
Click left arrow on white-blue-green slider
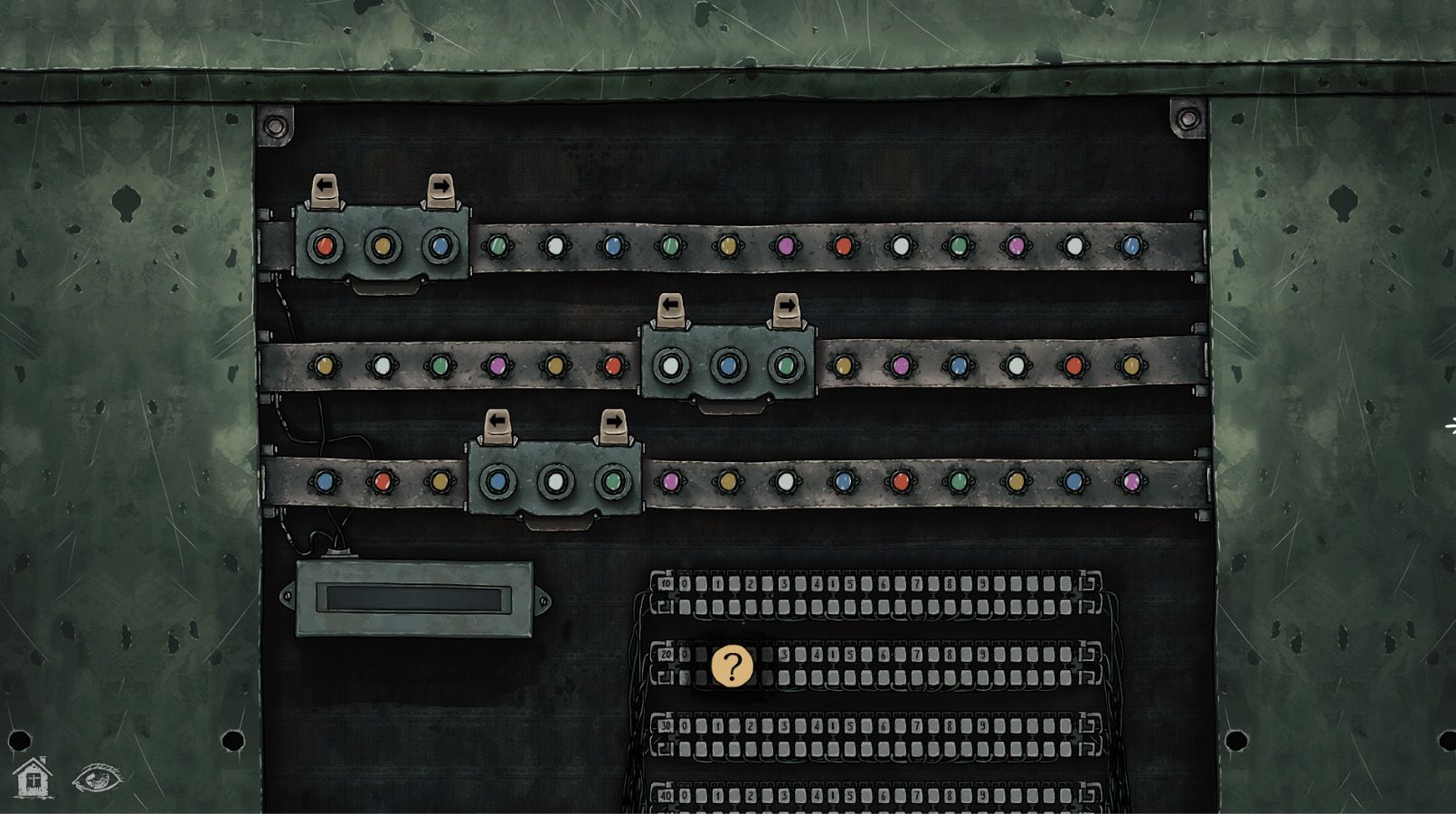coord(671,309)
